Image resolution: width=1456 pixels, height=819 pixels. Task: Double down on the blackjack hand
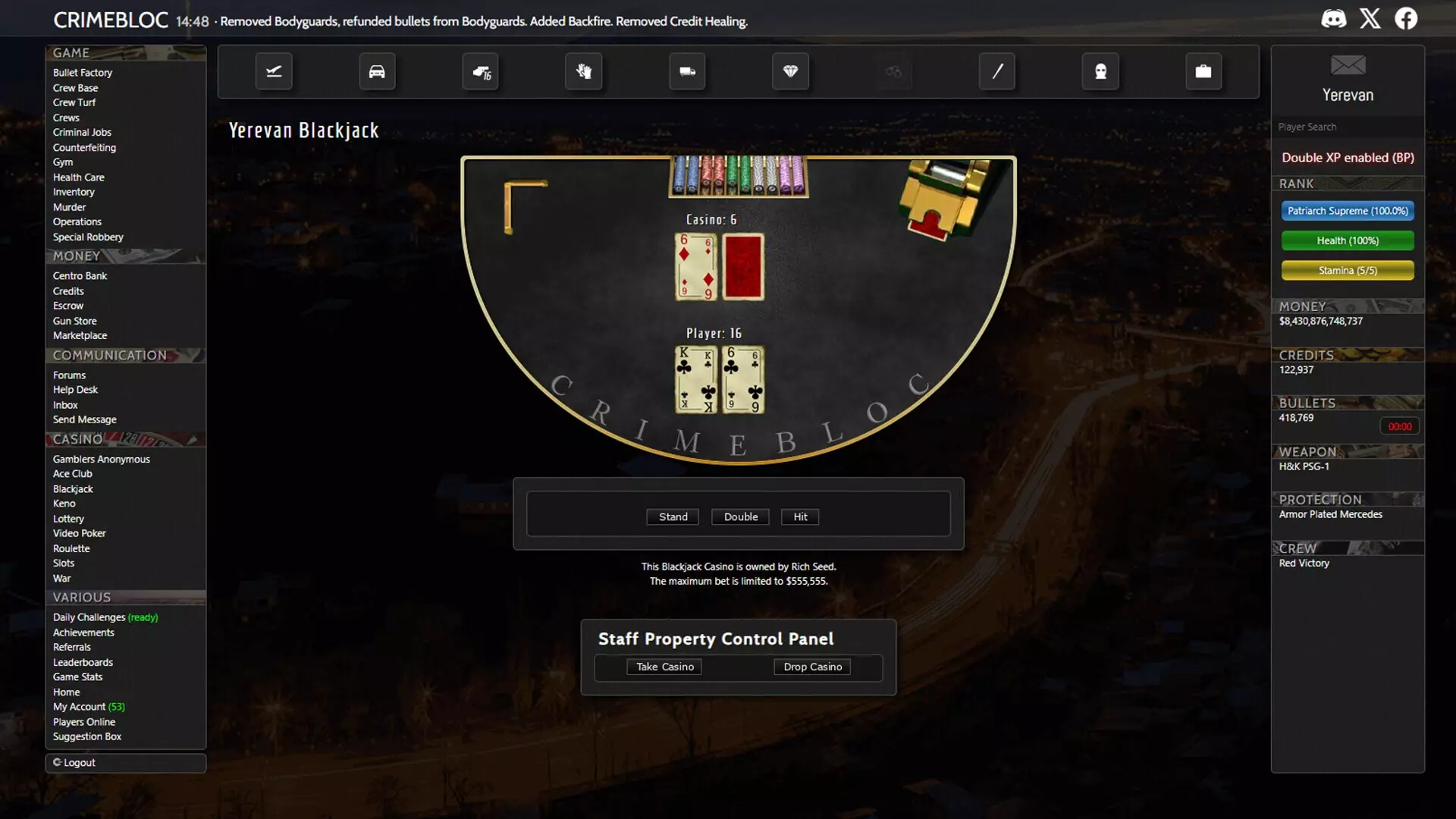[740, 516]
